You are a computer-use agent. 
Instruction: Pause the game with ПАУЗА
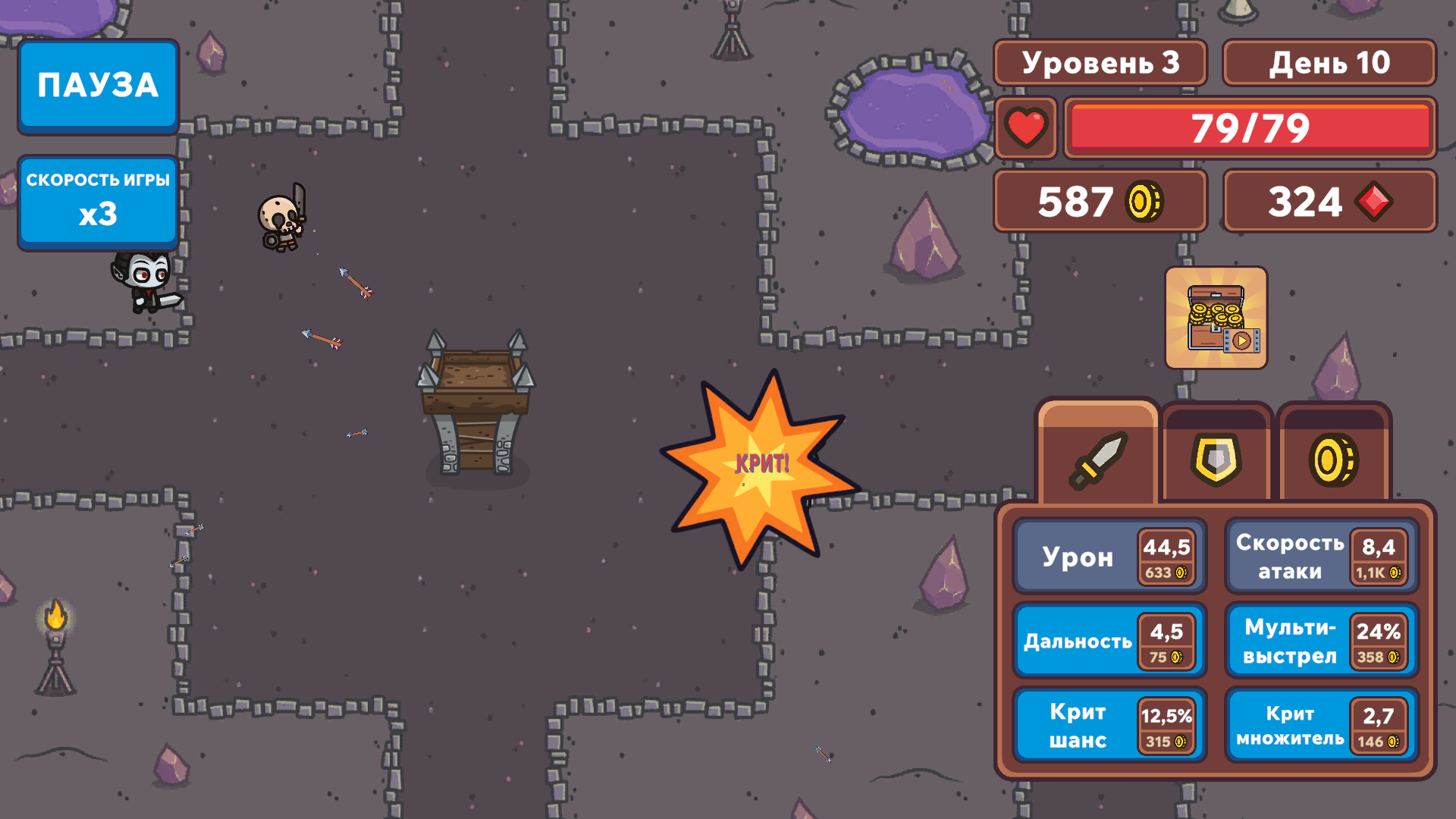(x=97, y=86)
